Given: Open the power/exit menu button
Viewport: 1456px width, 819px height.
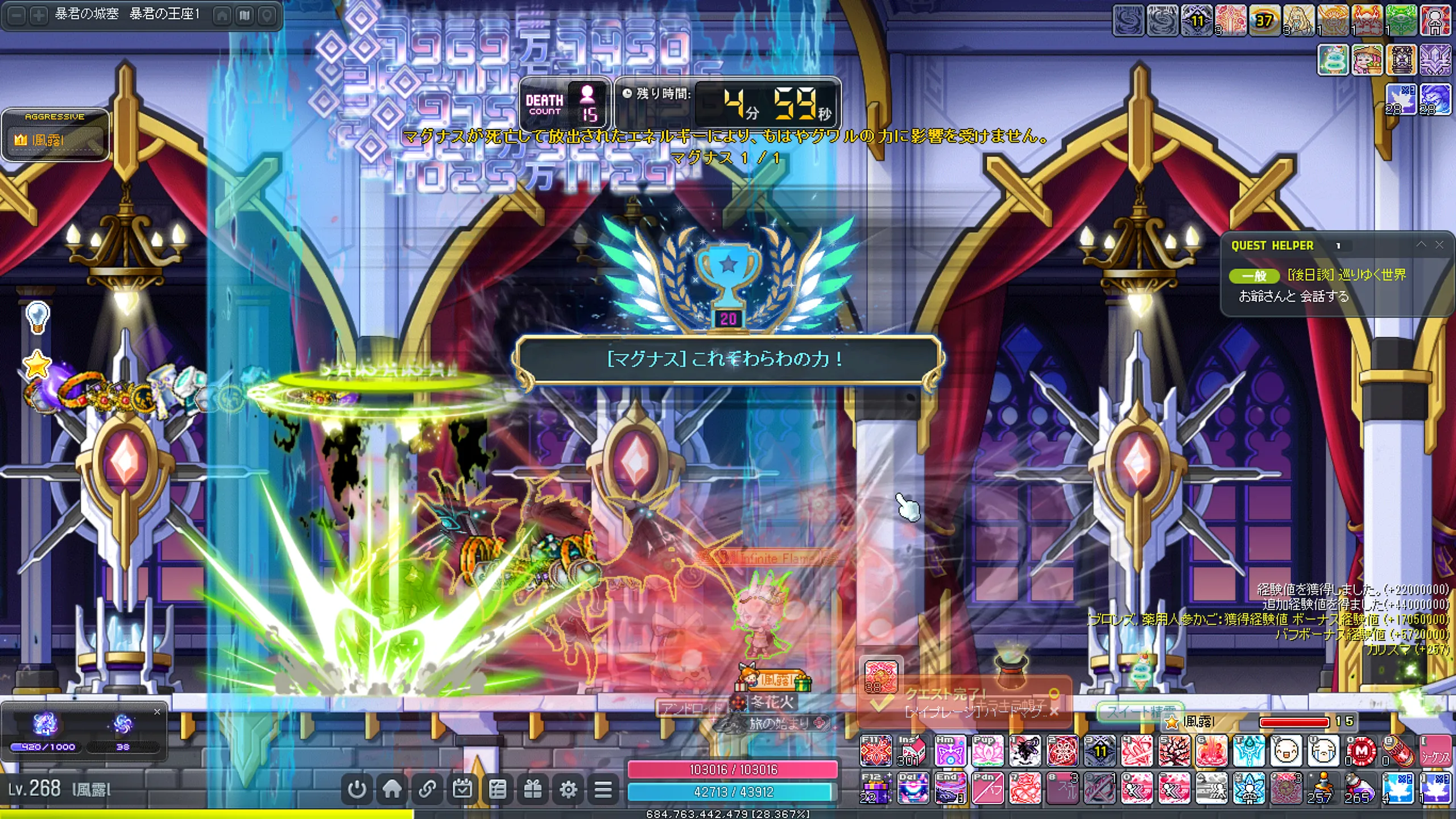Looking at the screenshot, I should (x=357, y=789).
